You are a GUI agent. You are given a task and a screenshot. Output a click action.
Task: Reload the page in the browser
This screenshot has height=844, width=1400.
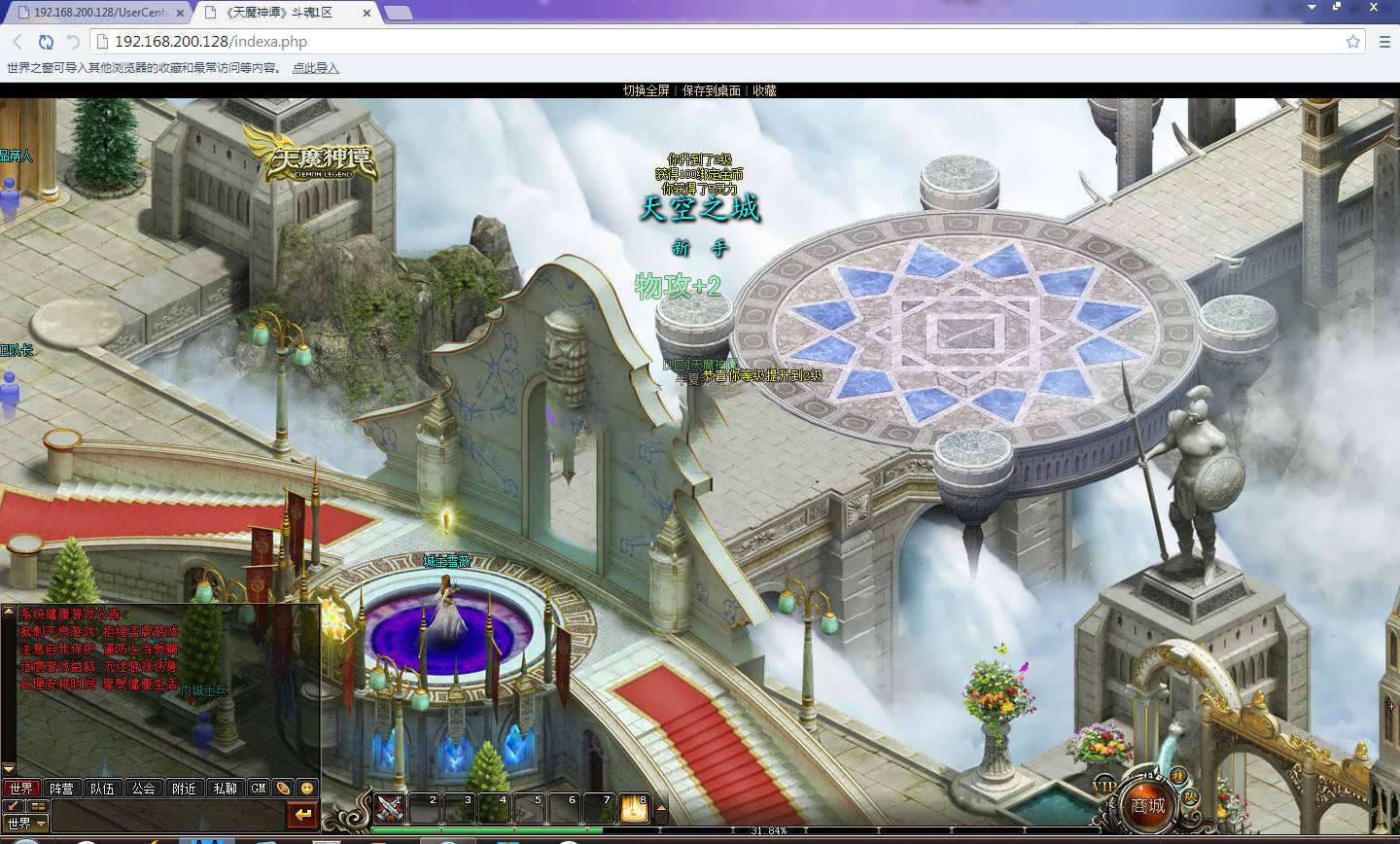46,42
